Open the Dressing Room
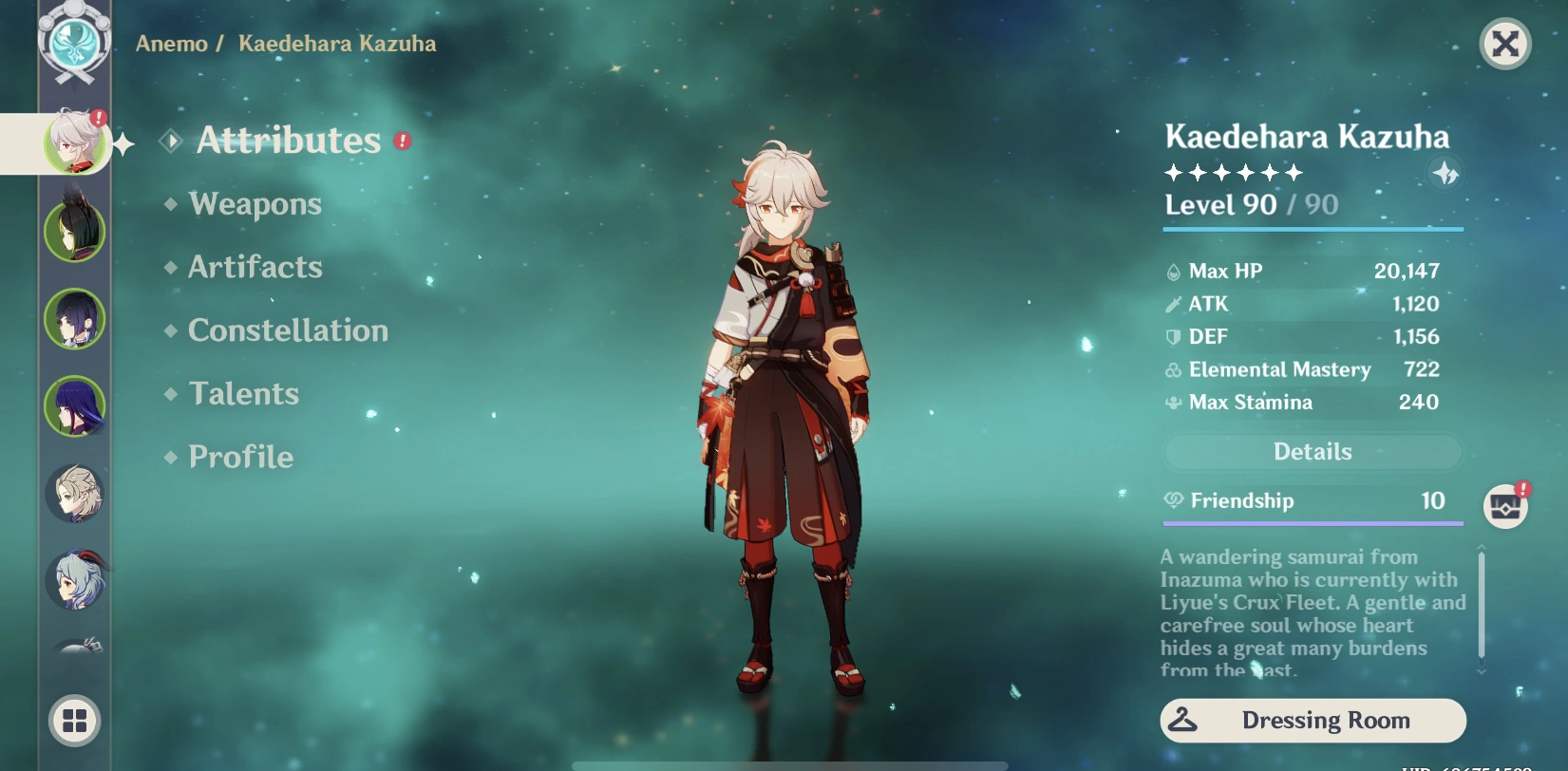1568x771 pixels. click(x=1311, y=720)
